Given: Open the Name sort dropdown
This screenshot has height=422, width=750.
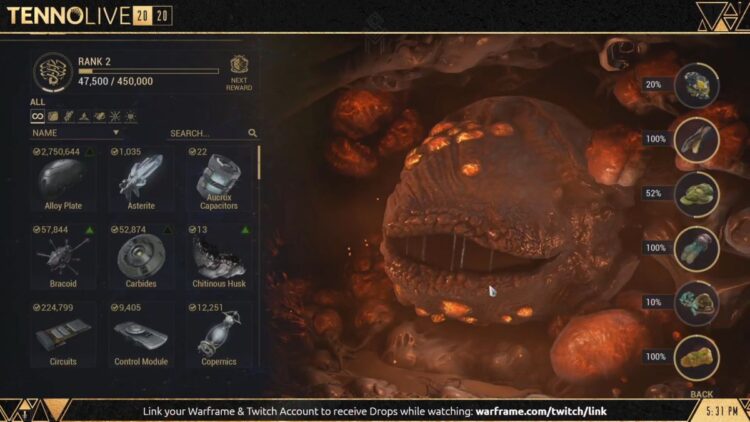Looking at the screenshot, I should click(76, 132).
